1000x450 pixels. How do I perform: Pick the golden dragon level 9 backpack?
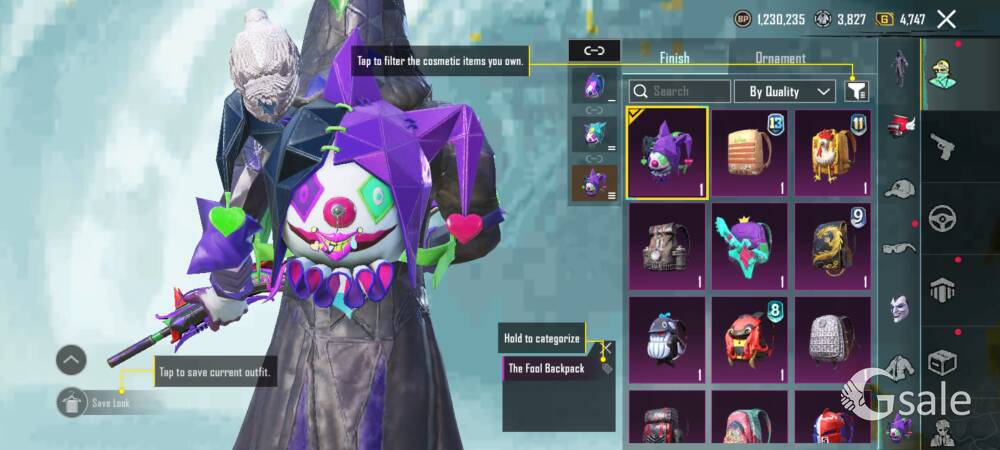tap(832, 246)
